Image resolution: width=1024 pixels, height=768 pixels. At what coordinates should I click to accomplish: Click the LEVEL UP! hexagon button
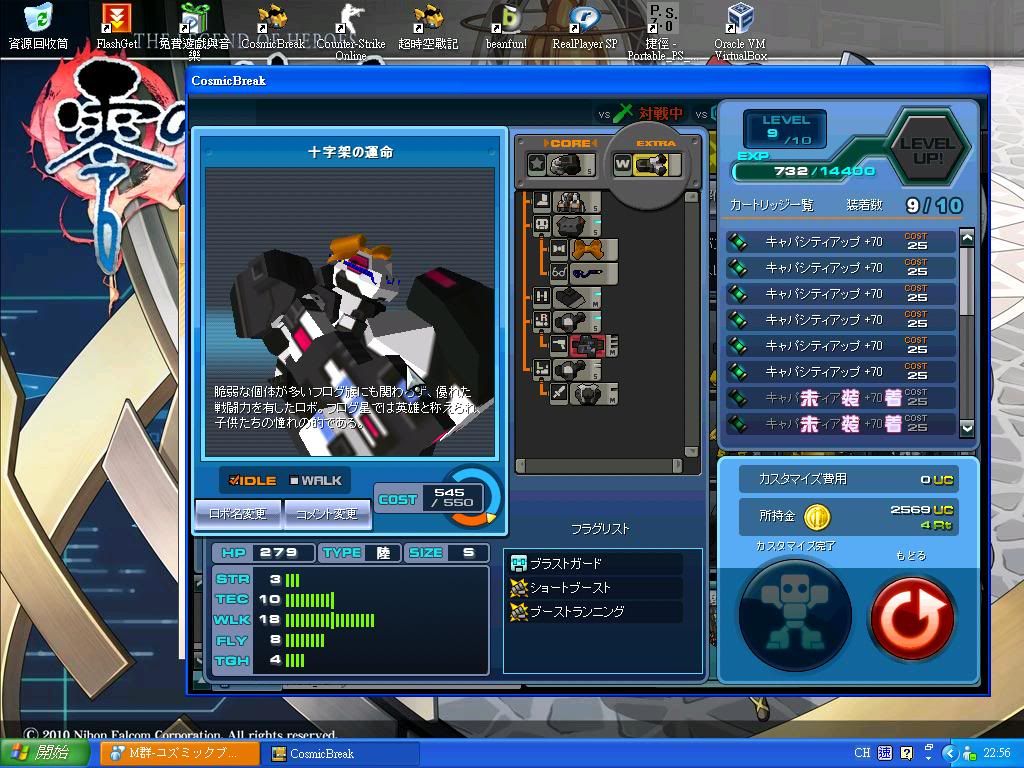click(927, 146)
